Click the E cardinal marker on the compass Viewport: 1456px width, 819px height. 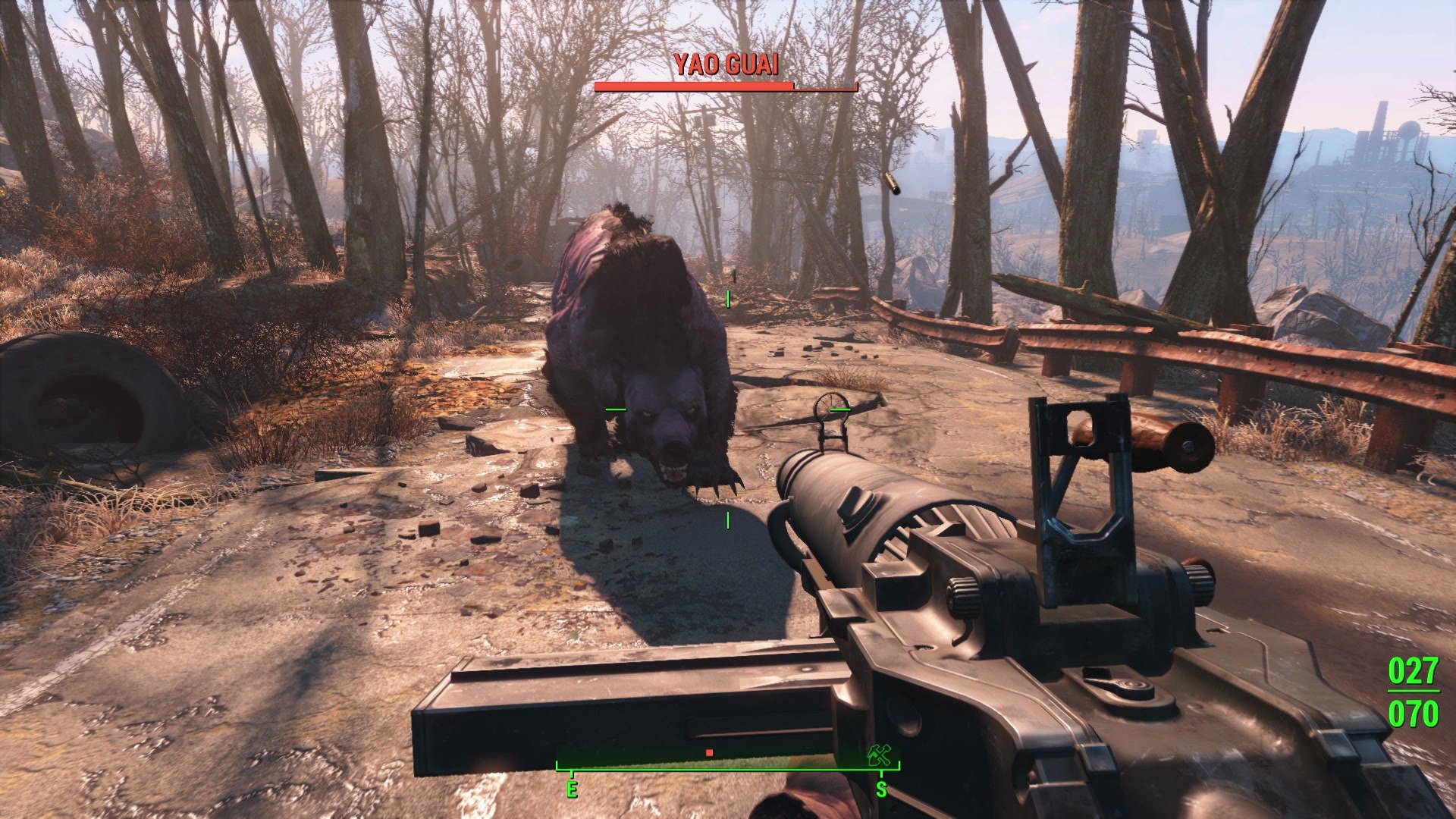(572, 789)
